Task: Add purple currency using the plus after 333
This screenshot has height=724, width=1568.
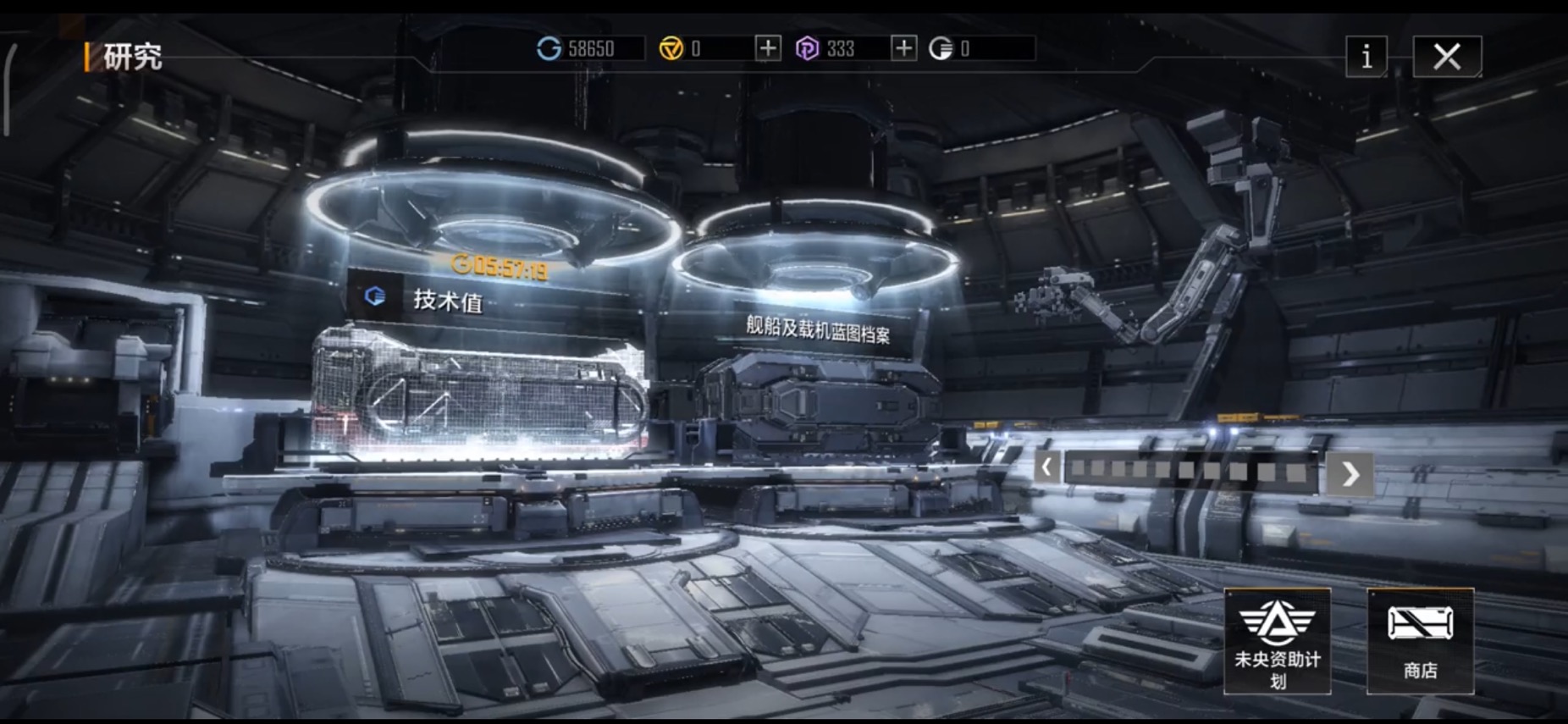Action: pos(903,48)
